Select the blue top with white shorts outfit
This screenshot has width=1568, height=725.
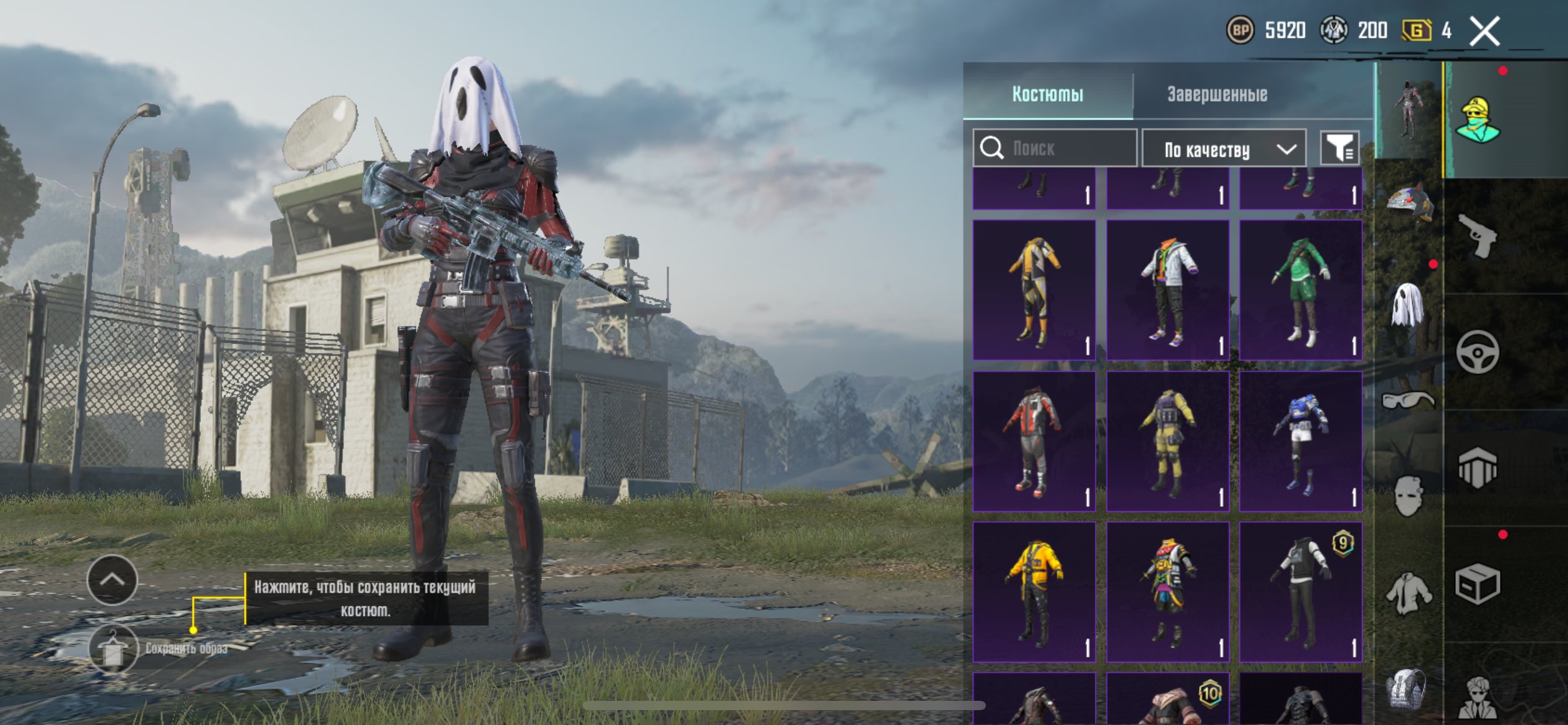click(x=1300, y=441)
